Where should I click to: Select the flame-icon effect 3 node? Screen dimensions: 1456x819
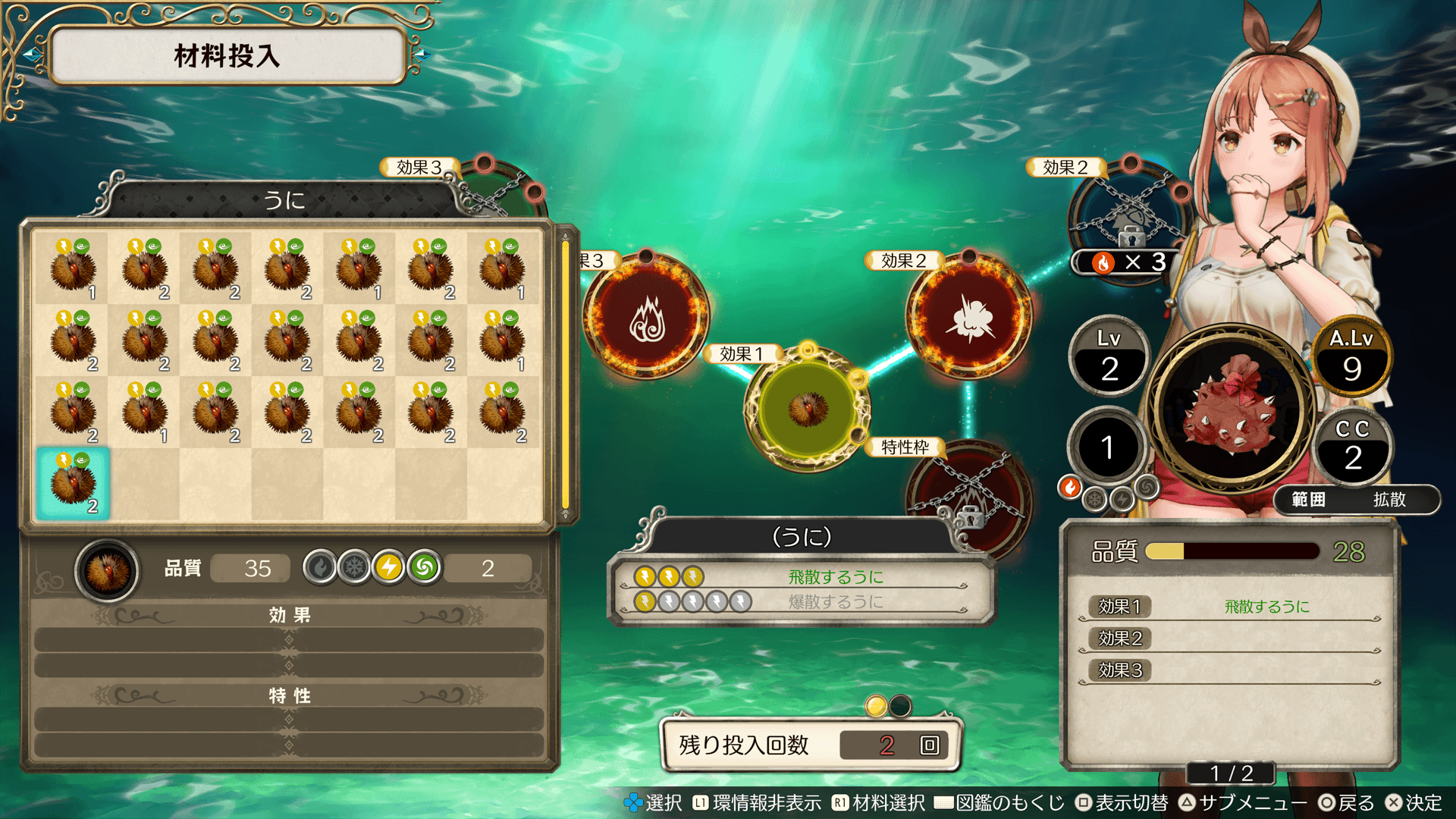tap(646, 316)
